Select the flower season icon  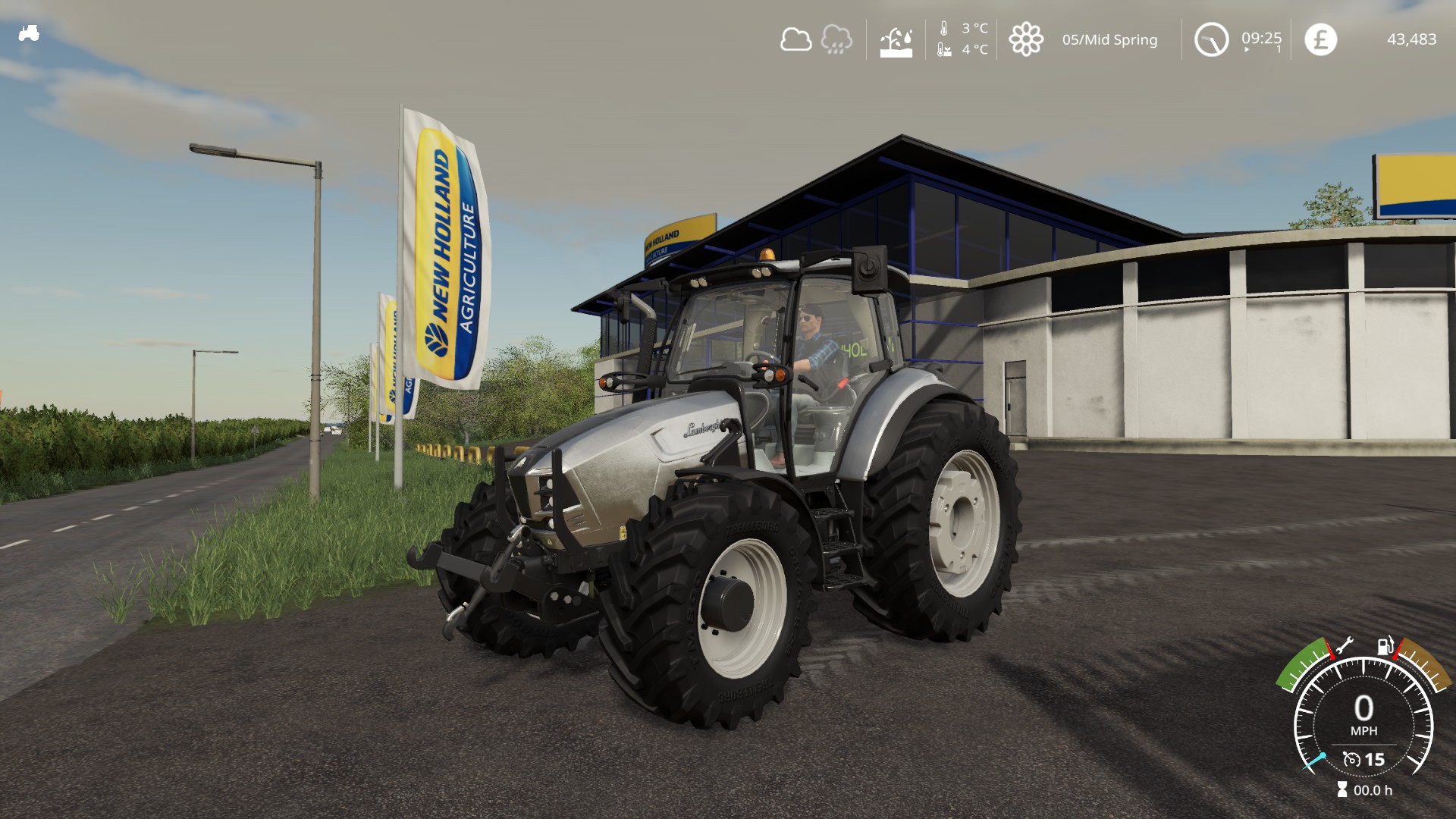click(1026, 39)
